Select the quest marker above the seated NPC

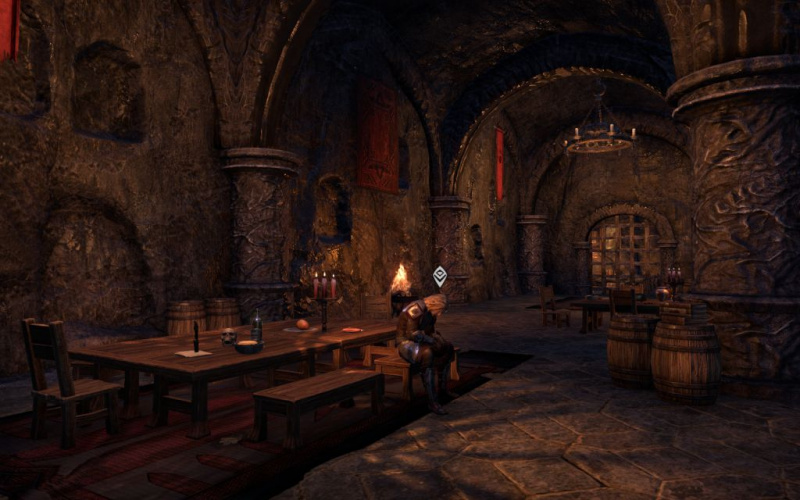[439, 276]
